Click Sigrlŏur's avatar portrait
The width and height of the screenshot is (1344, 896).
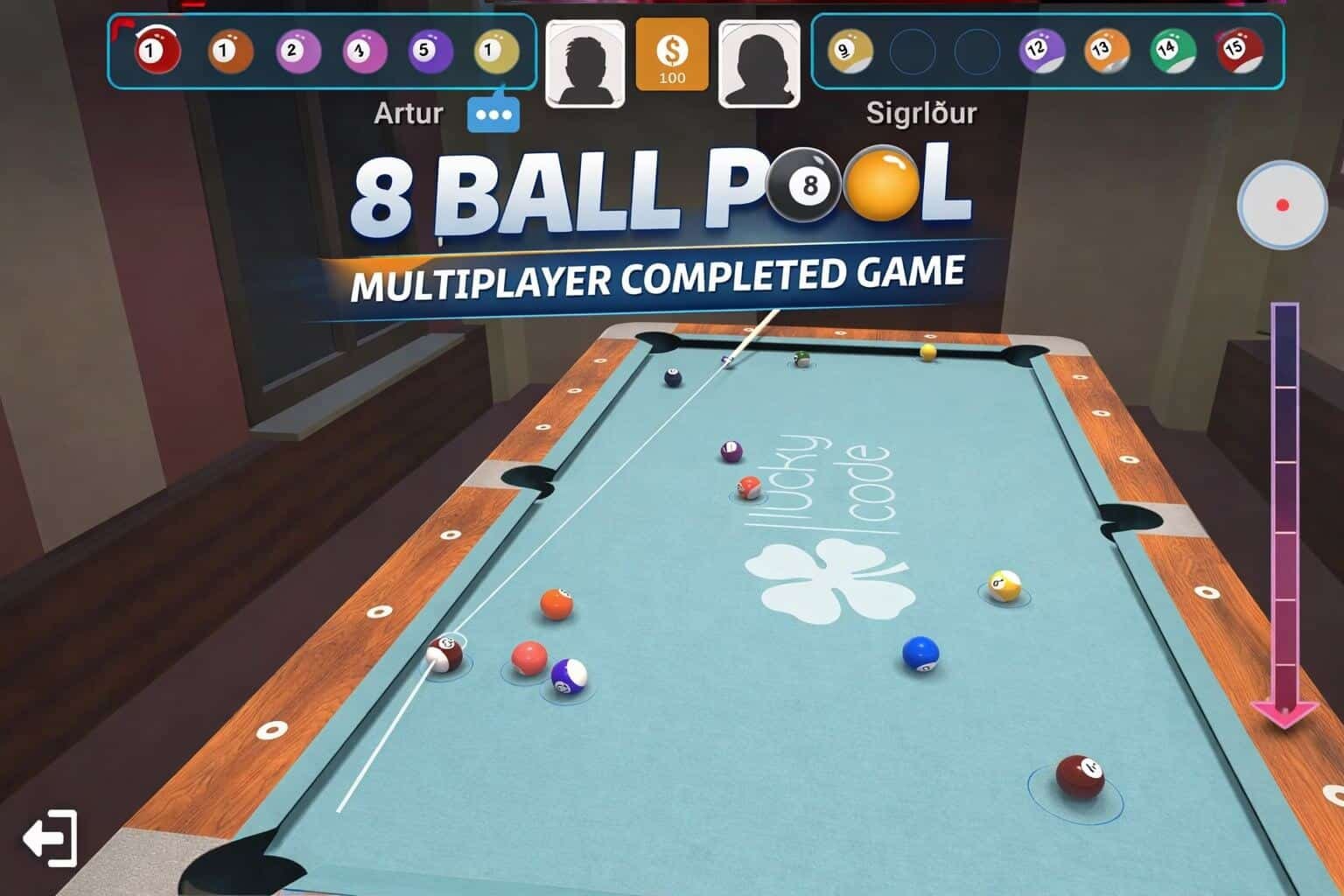pos(760,61)
